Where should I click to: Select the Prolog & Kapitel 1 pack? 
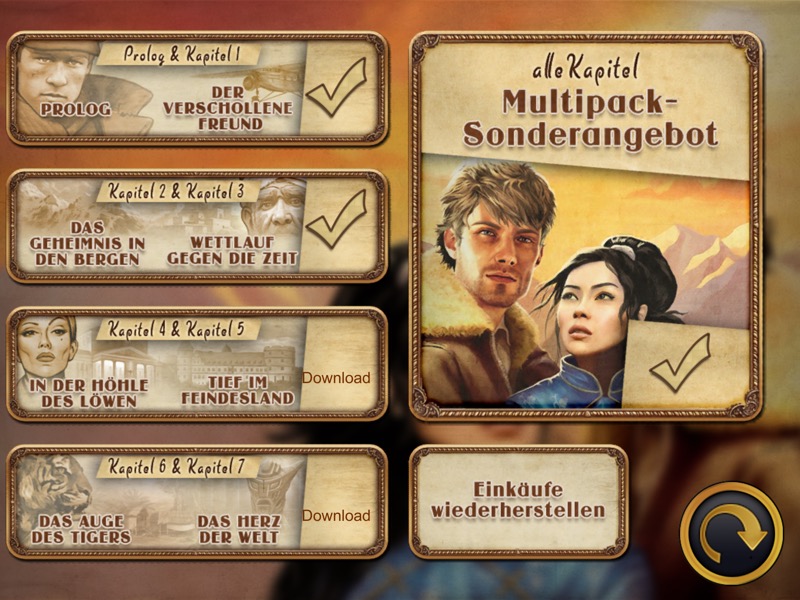196,88
